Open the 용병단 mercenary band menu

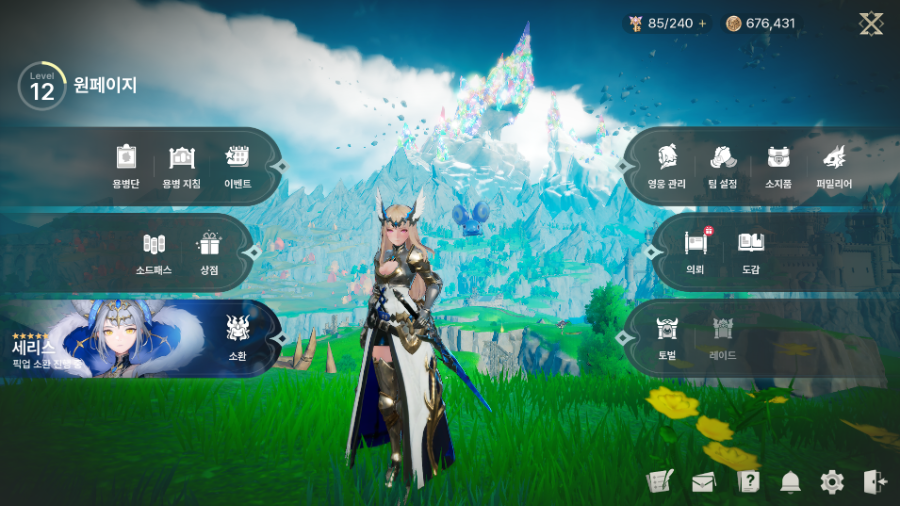(126, 166)
